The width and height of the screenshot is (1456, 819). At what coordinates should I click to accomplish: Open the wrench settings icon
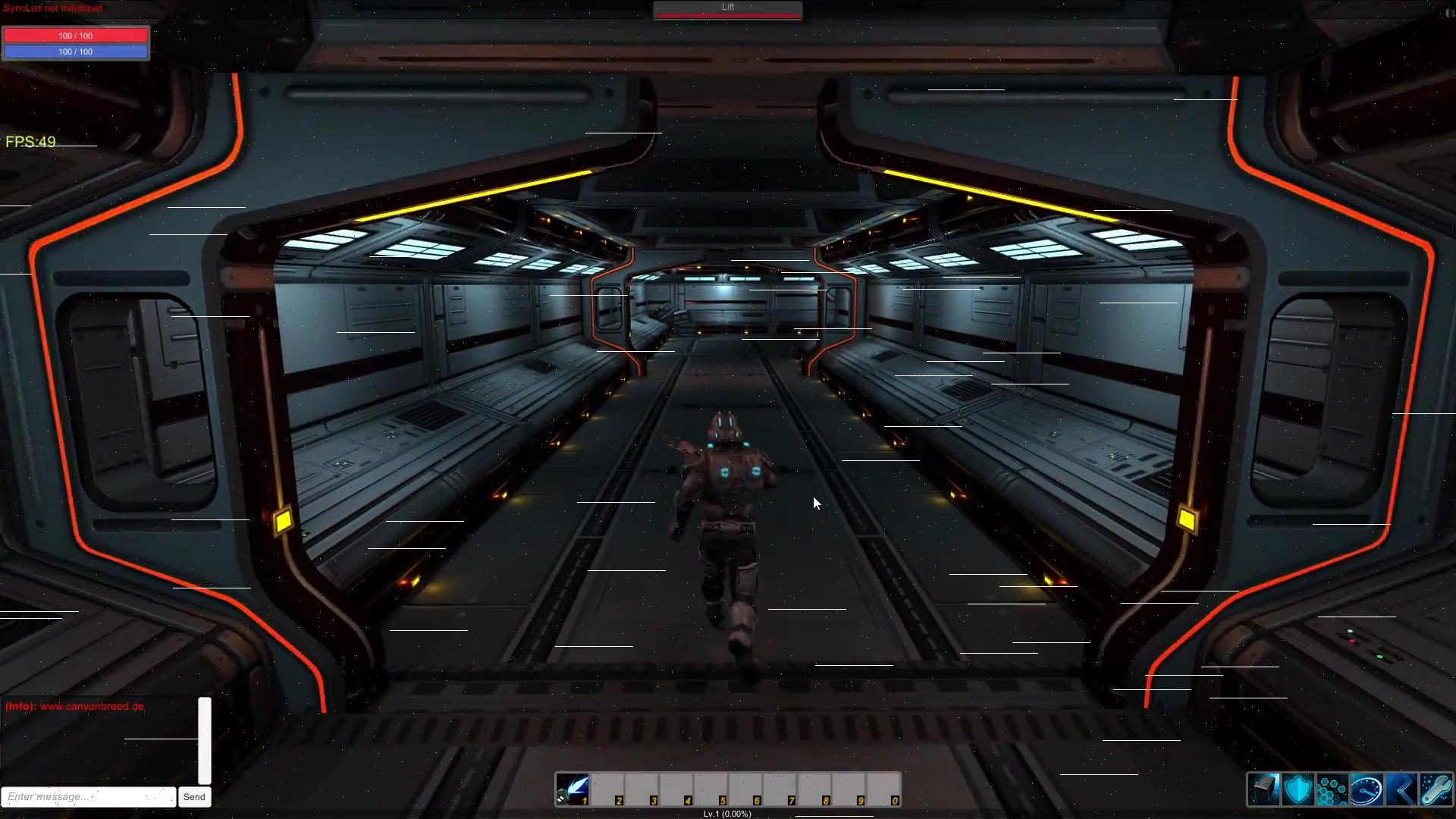1436,789
